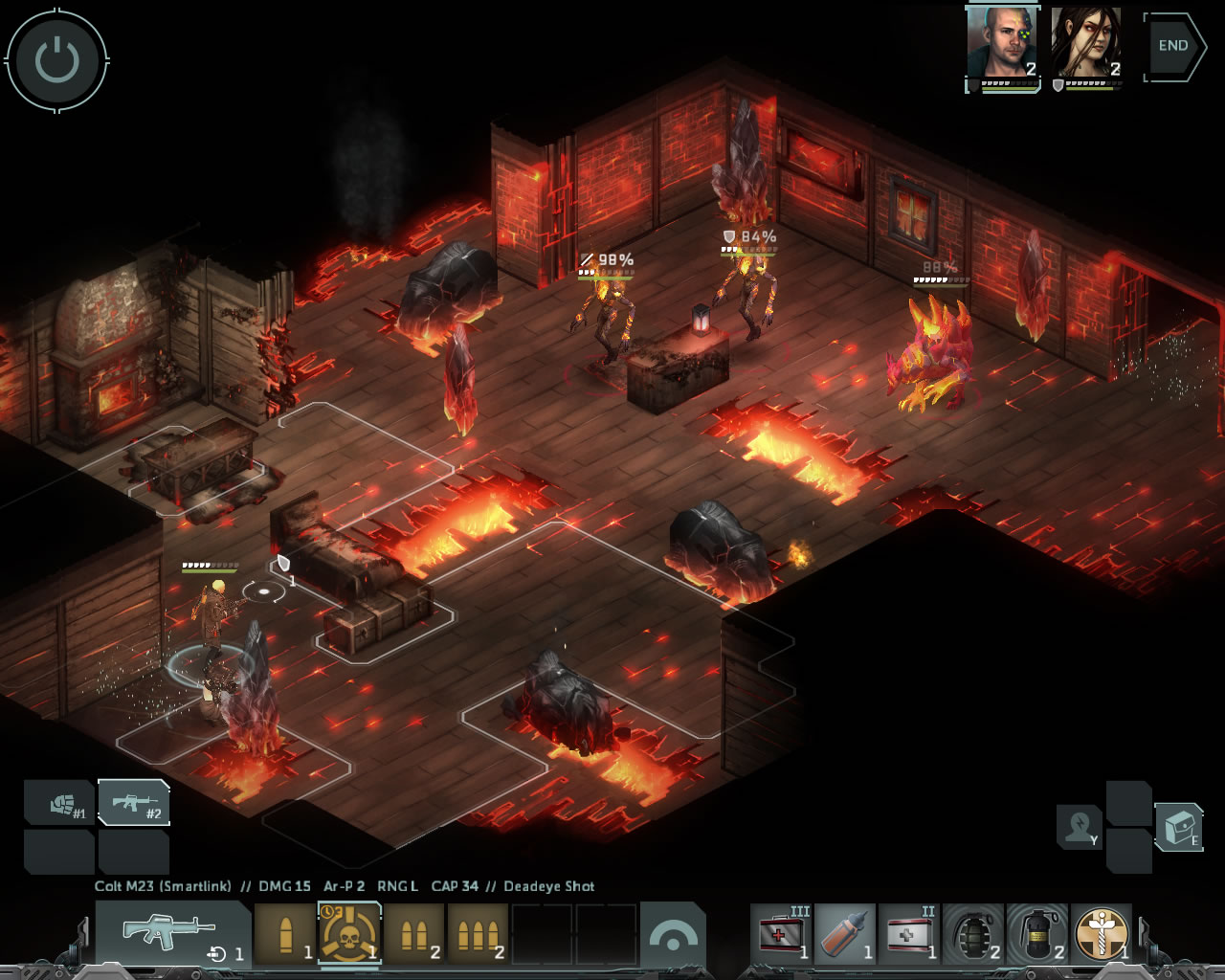This screenshot has width=1225, height=980.
Task: Open the lightning head abilities tab
Action: 1080,826
